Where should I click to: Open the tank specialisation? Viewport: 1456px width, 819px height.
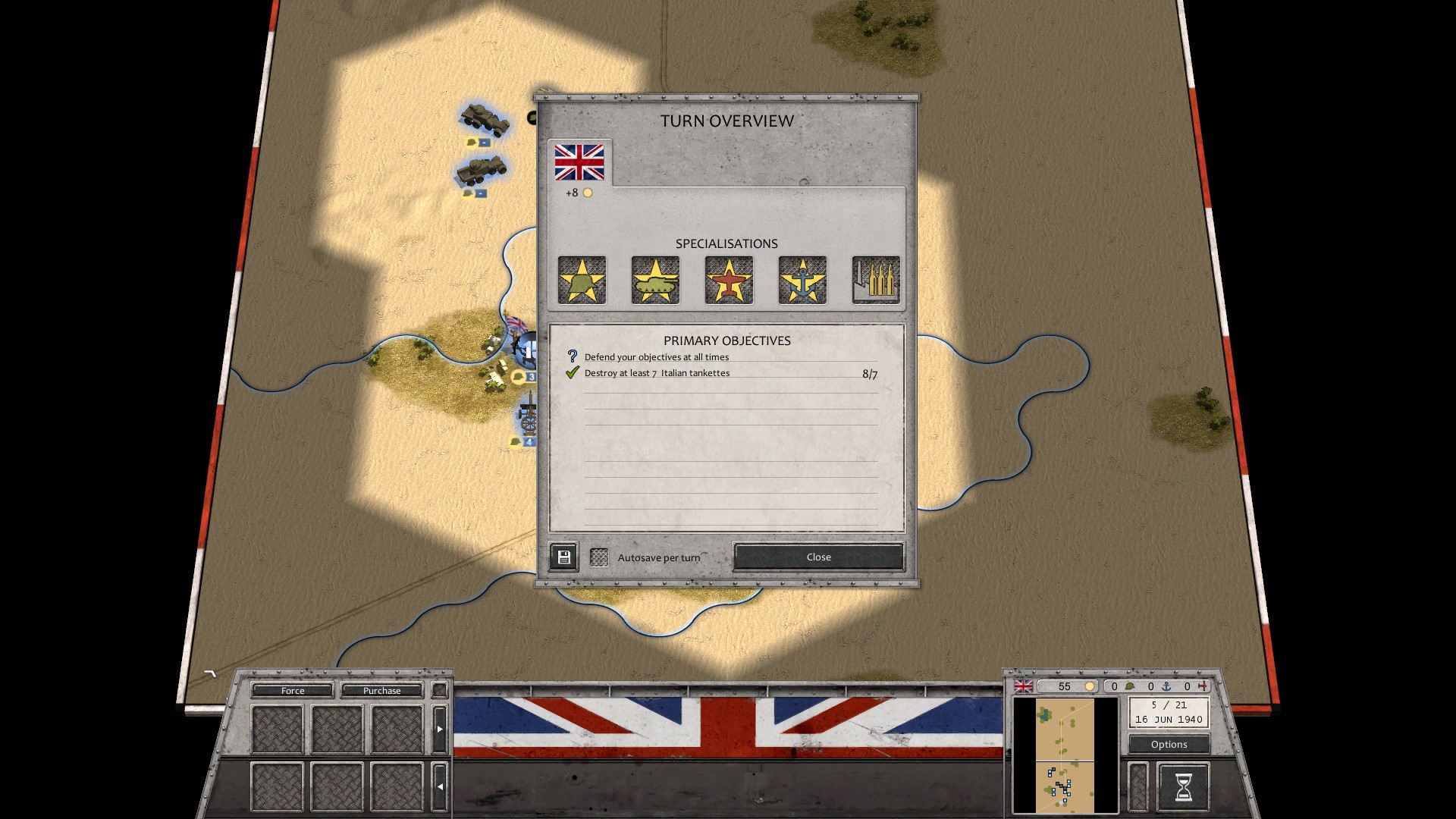pyautogui.click(x=655, y=280)
